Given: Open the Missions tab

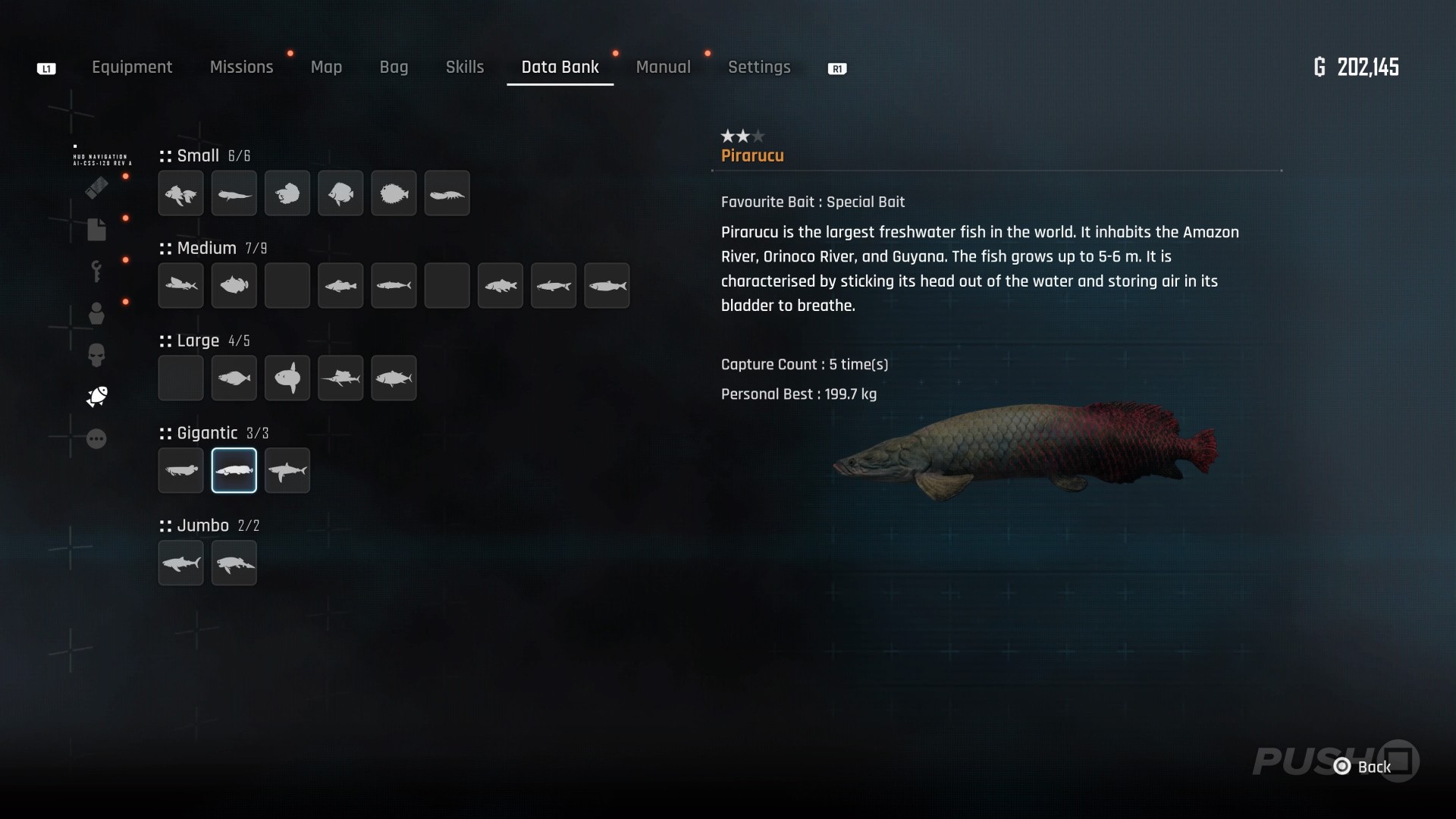Looking at the screenshot, I should point(241,67).
